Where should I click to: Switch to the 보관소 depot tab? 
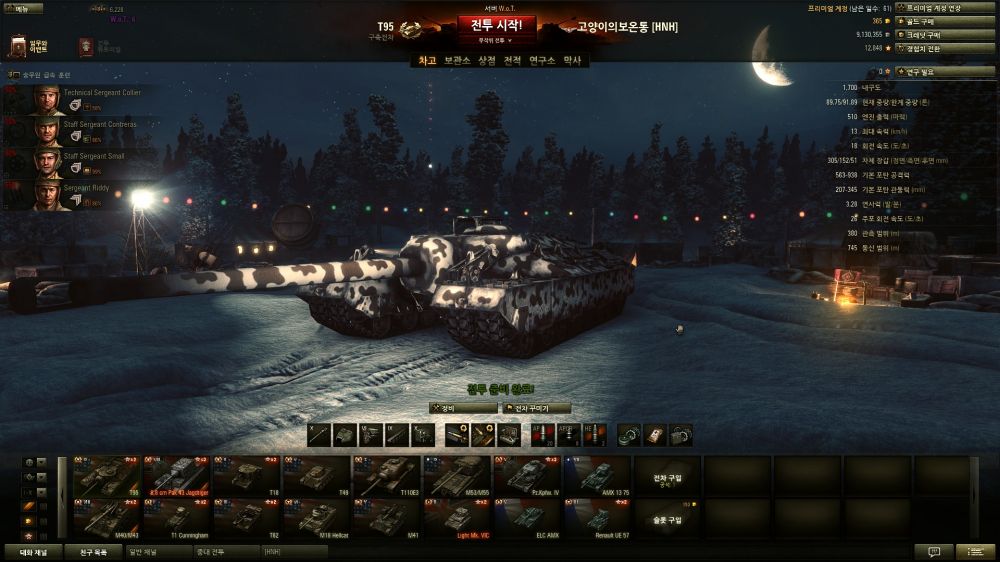point(457,61)
